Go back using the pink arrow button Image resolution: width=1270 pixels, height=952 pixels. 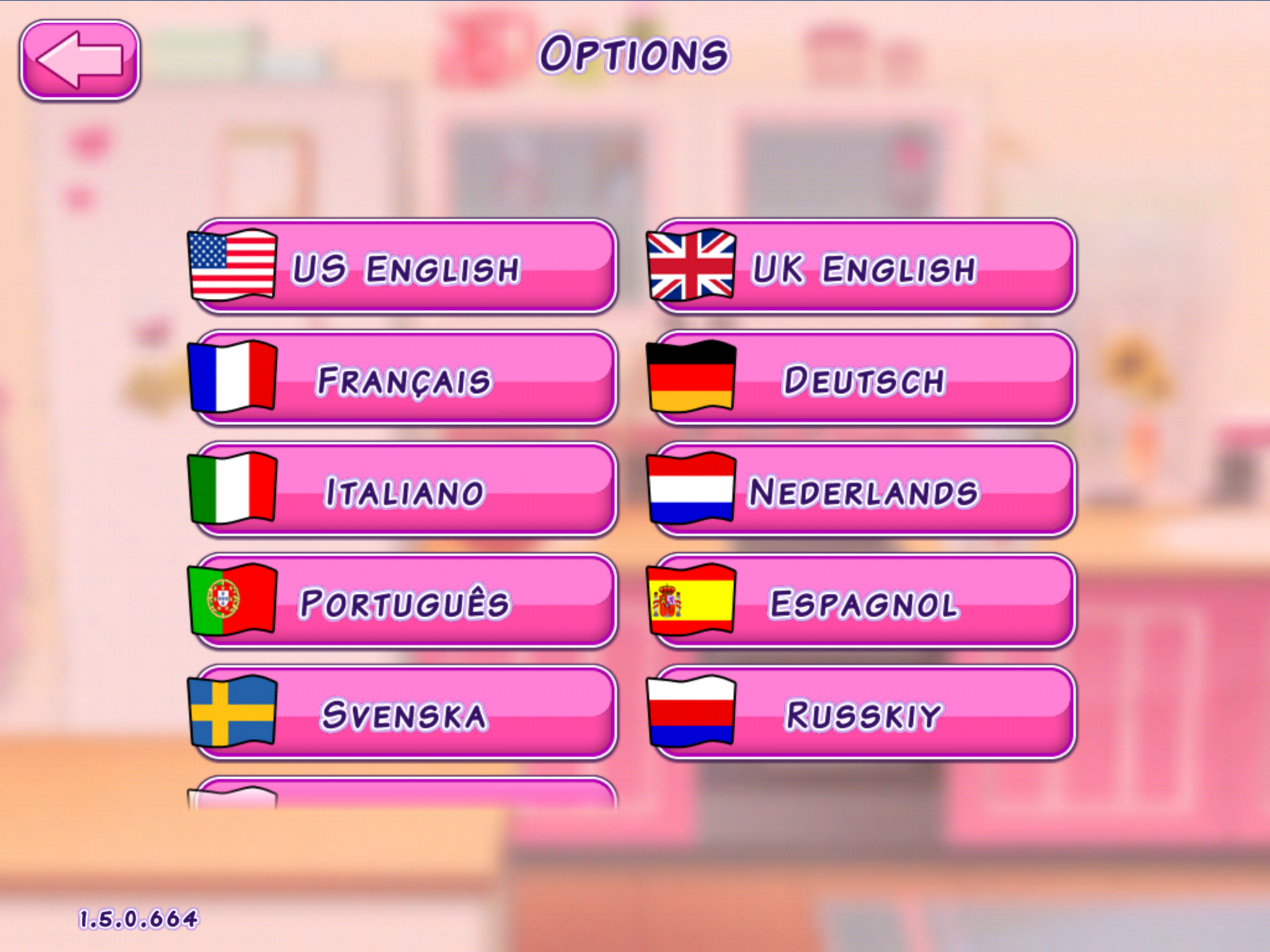pos(80,60)
